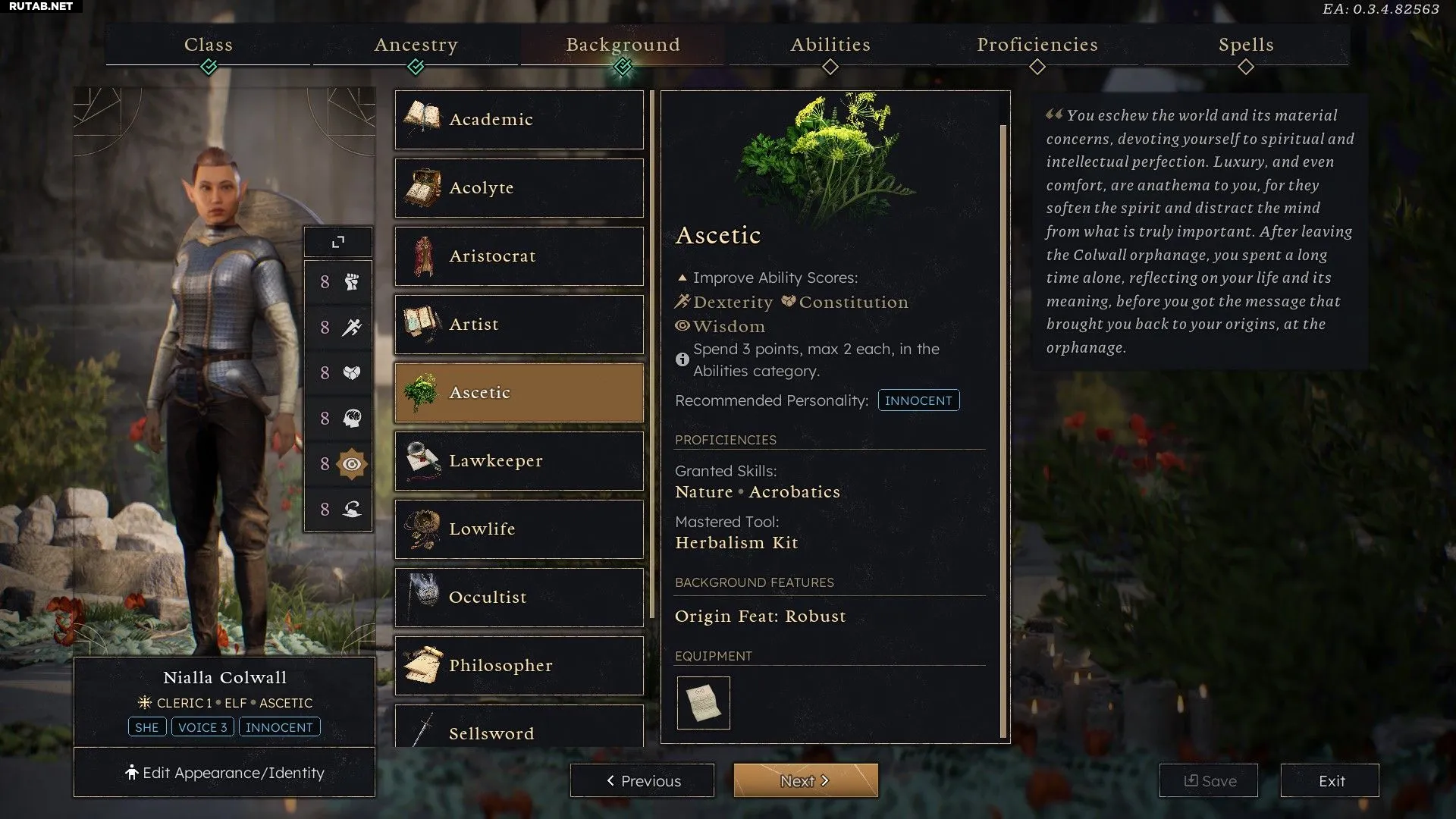Open the Ancestry tab
The image size is (1456, 819).
click(x=416, y=45)
